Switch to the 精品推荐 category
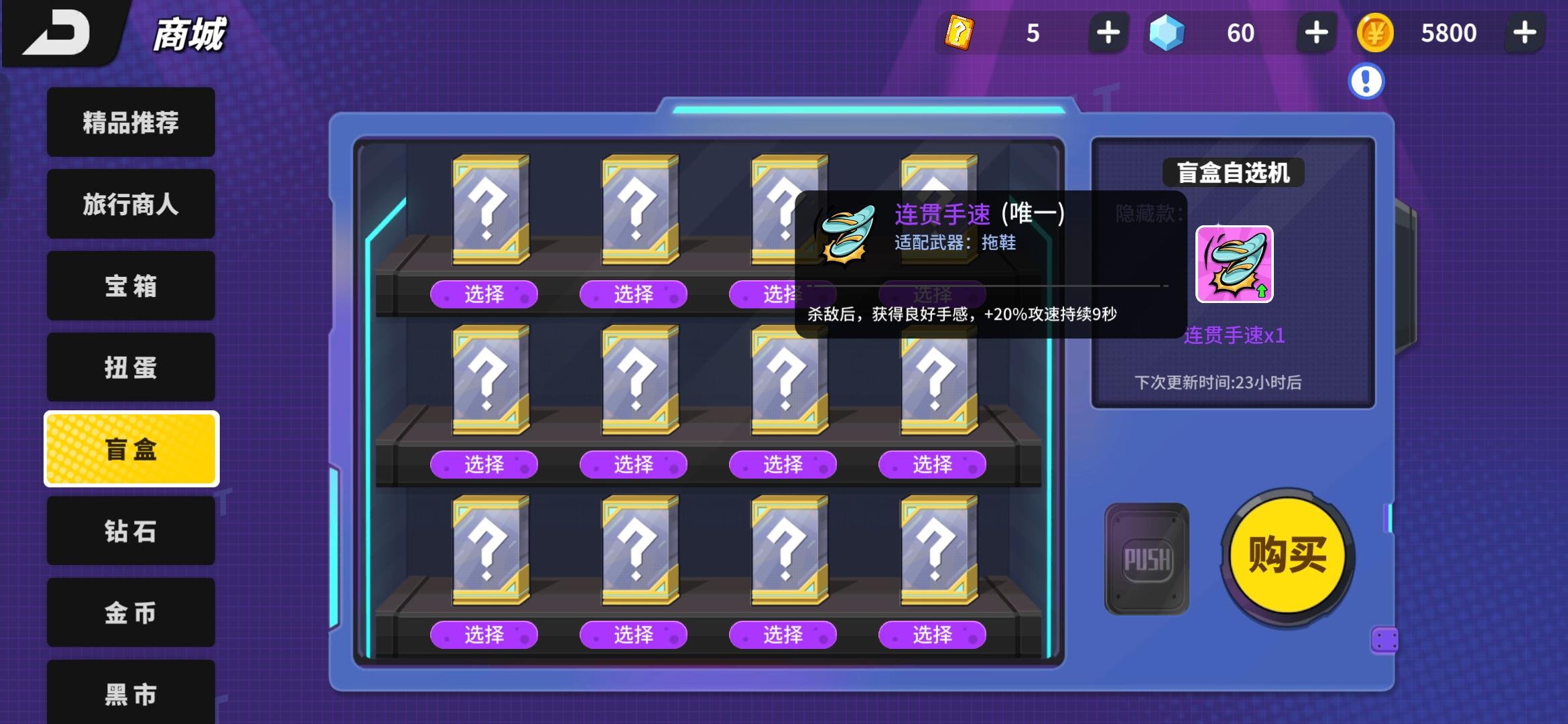The width and height of the screenshot is (1568, 724). pos(131,123)
